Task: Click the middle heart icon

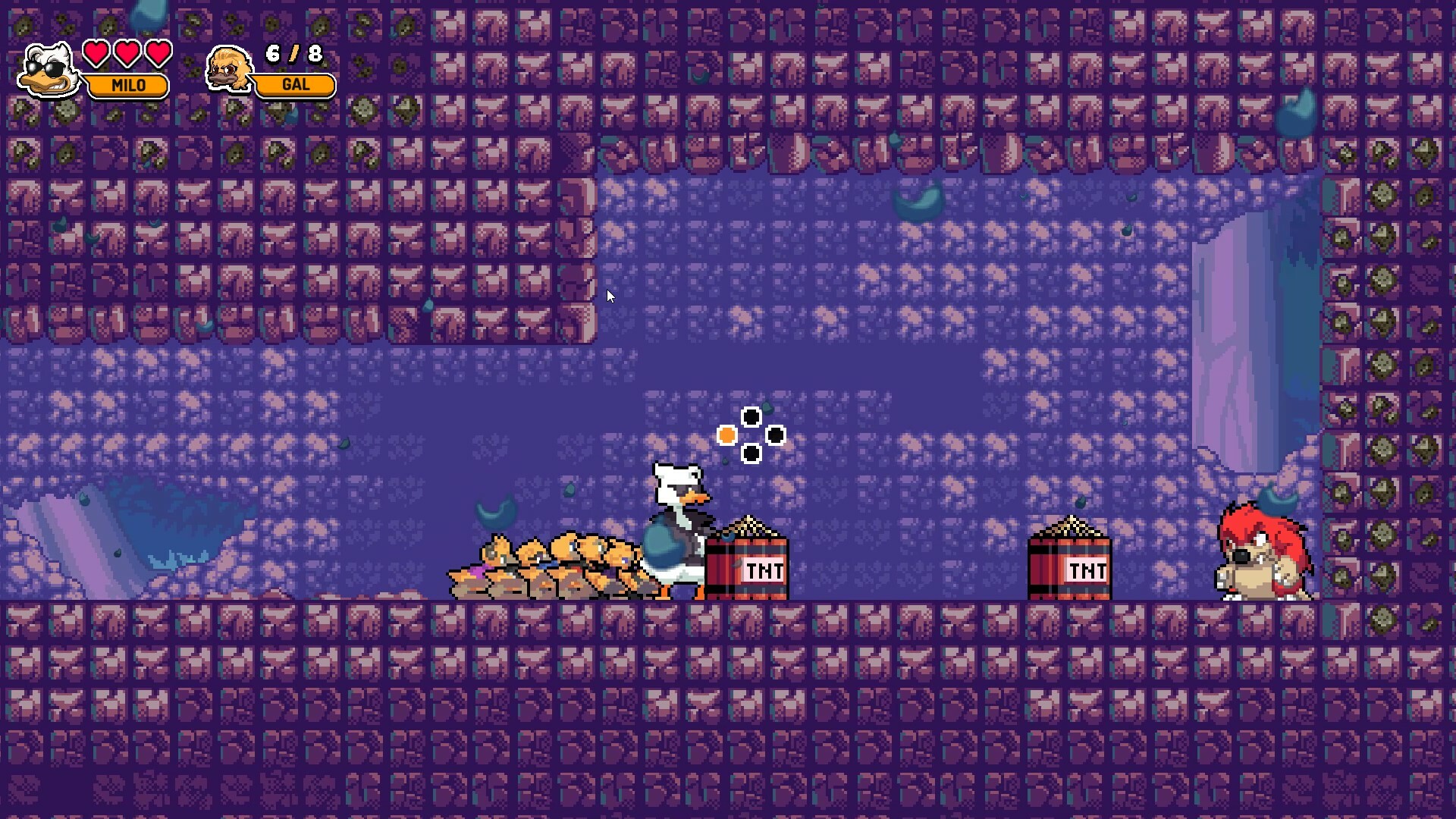Action: click(x=126, y=54)
